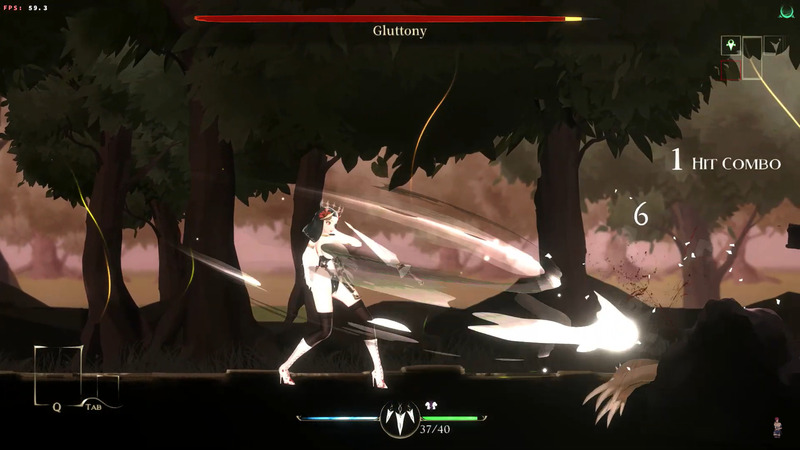
Task: Click the green ring emblem icon
Action: tap(786, 12)
